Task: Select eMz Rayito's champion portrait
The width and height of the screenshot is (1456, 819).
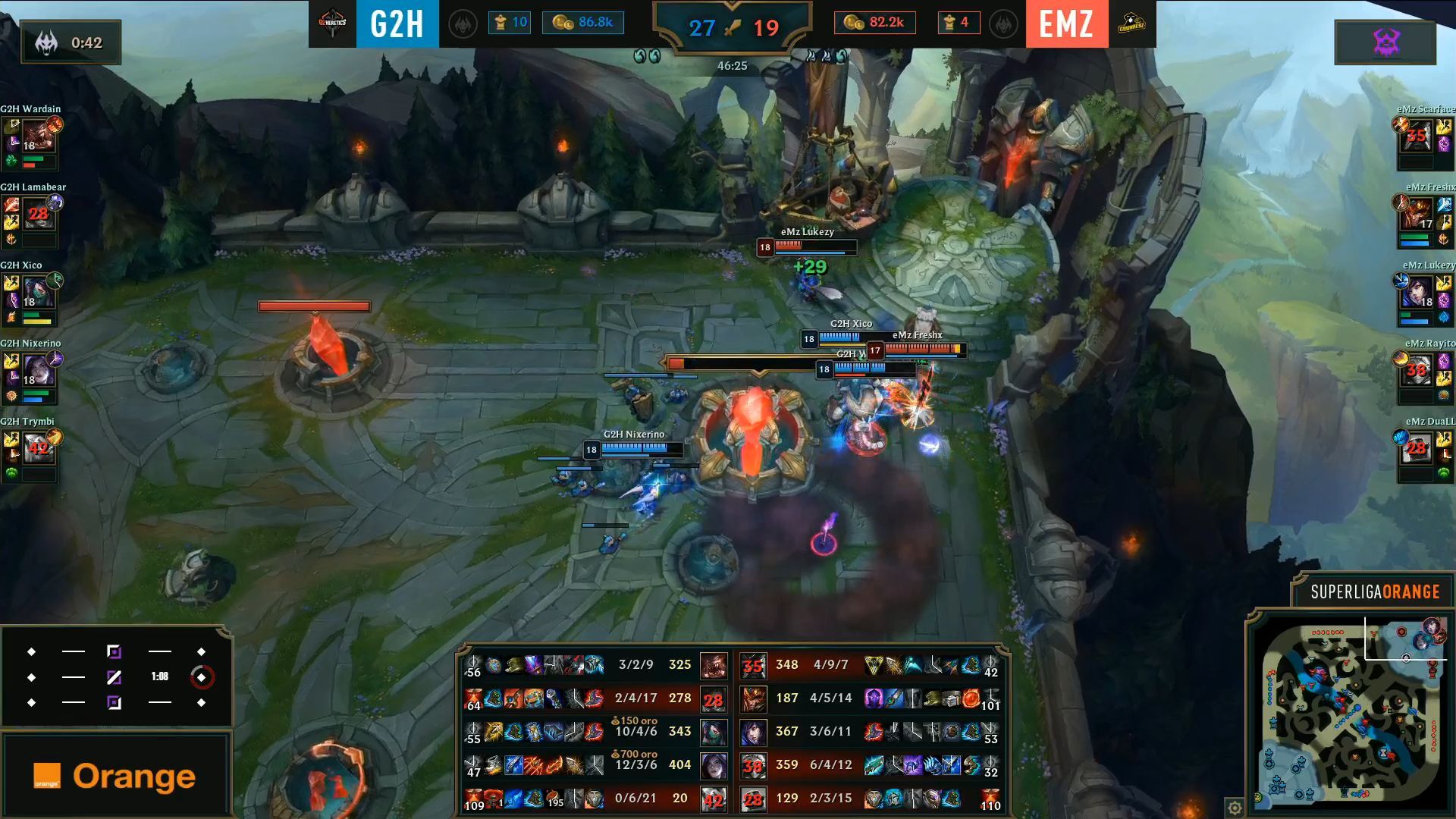Action: tap(1417, 372)
